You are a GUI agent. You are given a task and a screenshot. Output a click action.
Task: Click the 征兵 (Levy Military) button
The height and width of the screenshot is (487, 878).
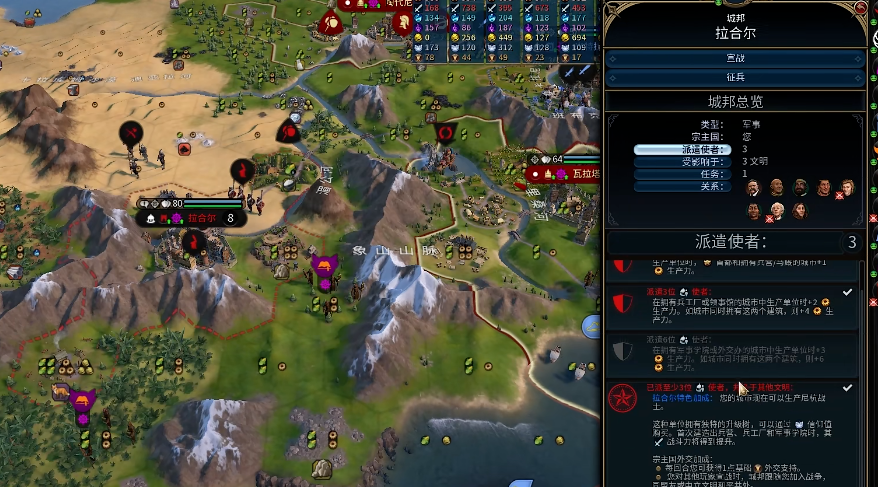click(x=735, y=77)
